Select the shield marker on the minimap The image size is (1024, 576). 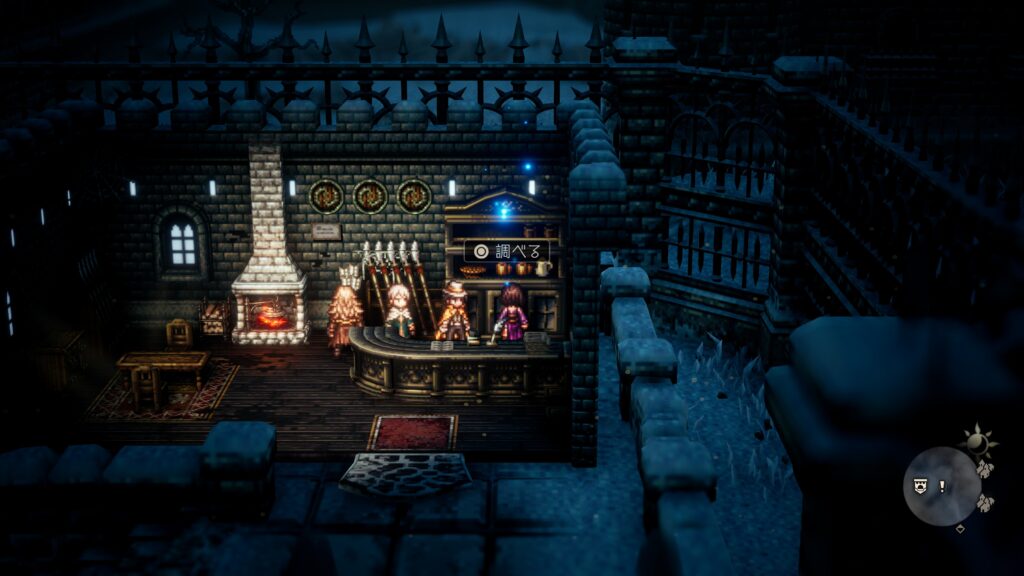tap(919, 487)
